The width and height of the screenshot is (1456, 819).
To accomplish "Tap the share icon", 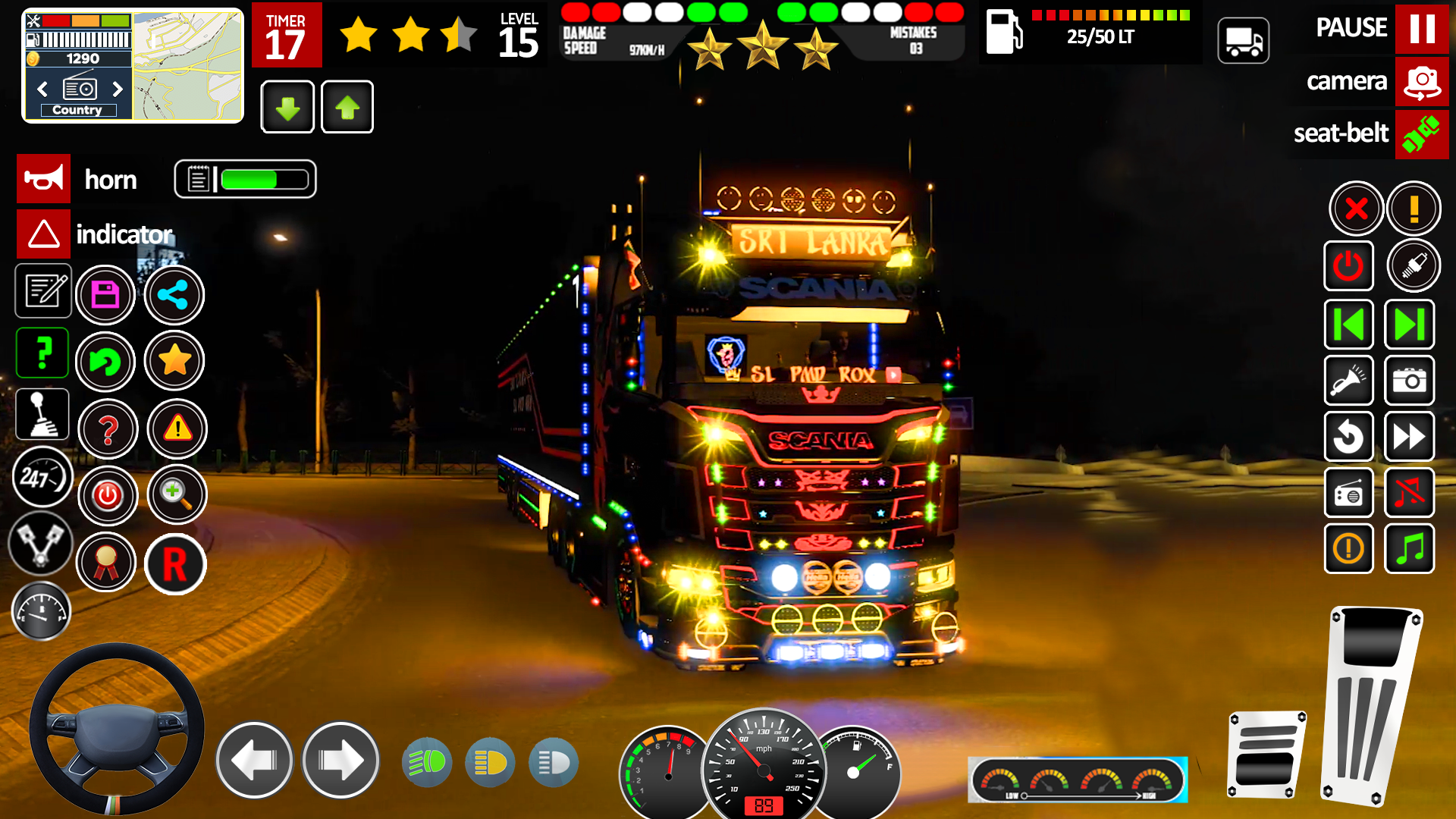I will 174,294.
